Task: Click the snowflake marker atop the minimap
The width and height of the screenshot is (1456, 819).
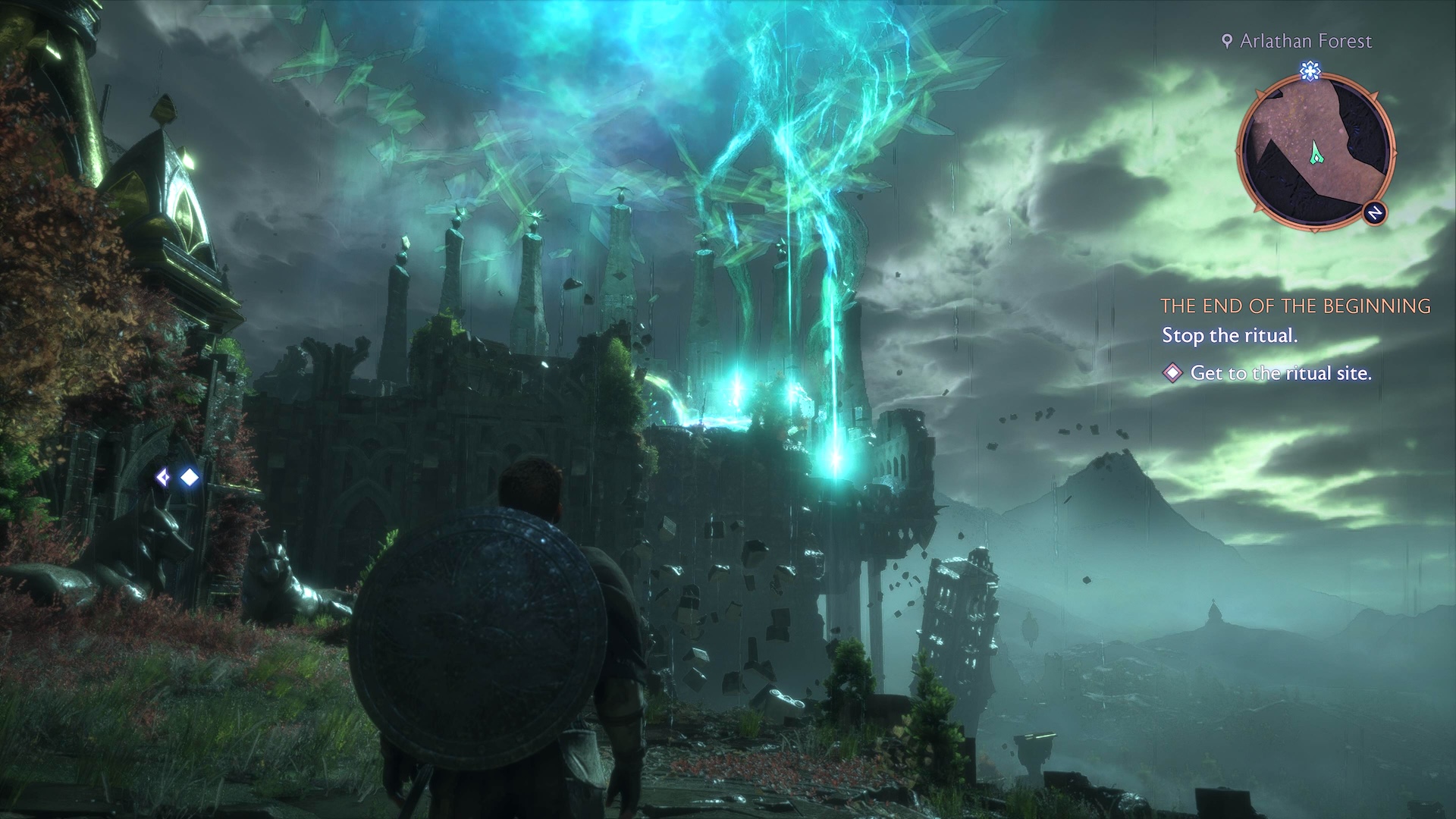Action: click(1310, 72)
